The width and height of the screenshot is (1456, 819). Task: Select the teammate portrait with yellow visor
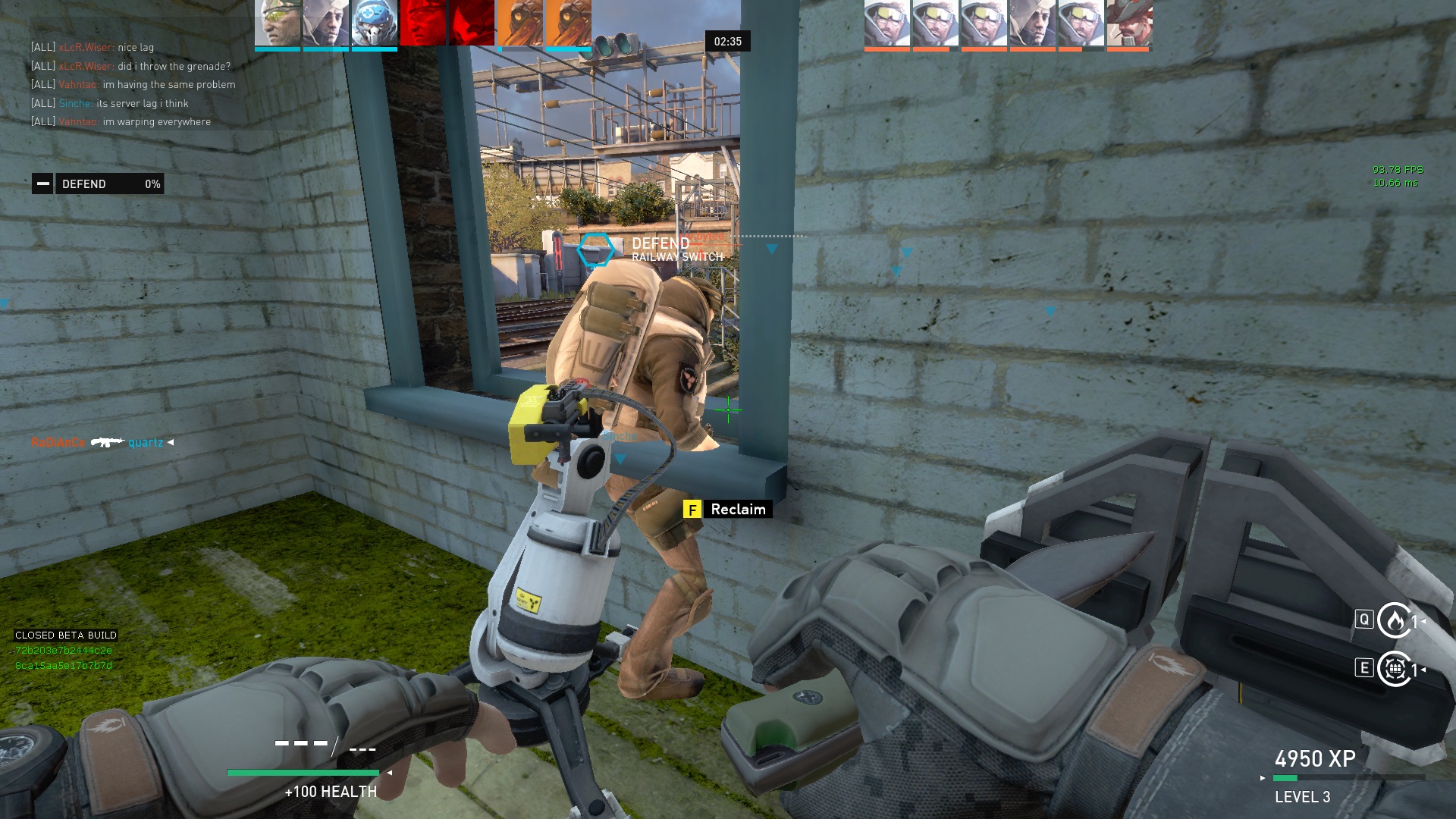click(278, 23)
